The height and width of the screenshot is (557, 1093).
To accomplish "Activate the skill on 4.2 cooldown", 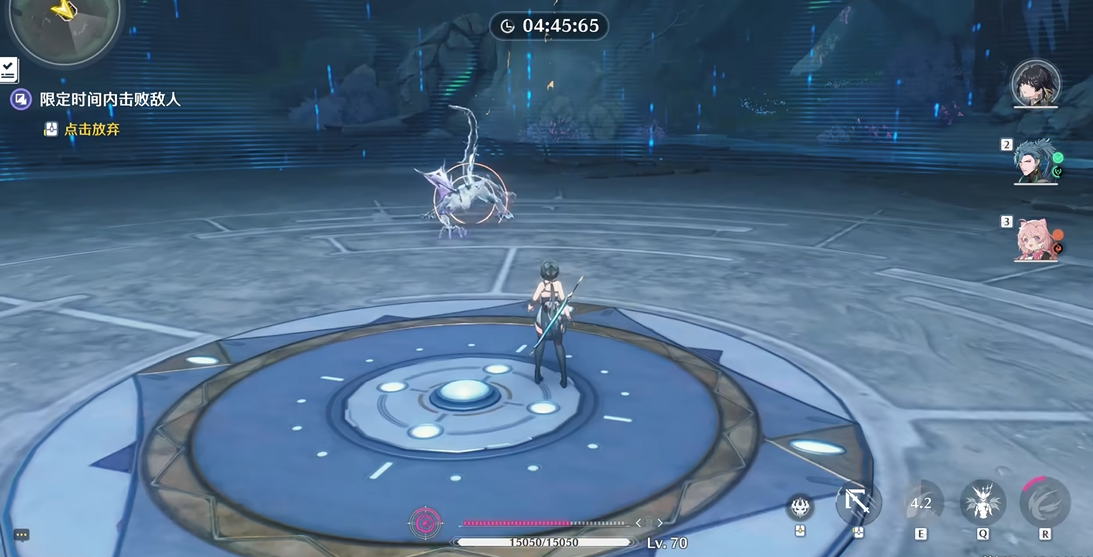I will [x=921, y=503].
